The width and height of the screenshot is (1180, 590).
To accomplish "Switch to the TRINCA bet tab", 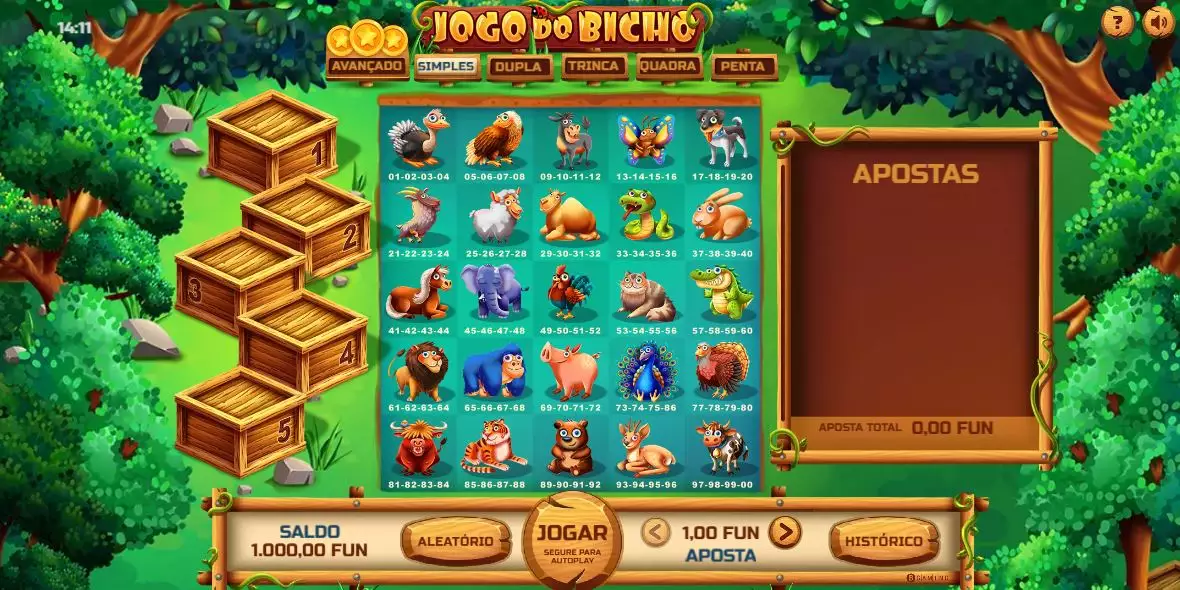I will pos(594,67).
